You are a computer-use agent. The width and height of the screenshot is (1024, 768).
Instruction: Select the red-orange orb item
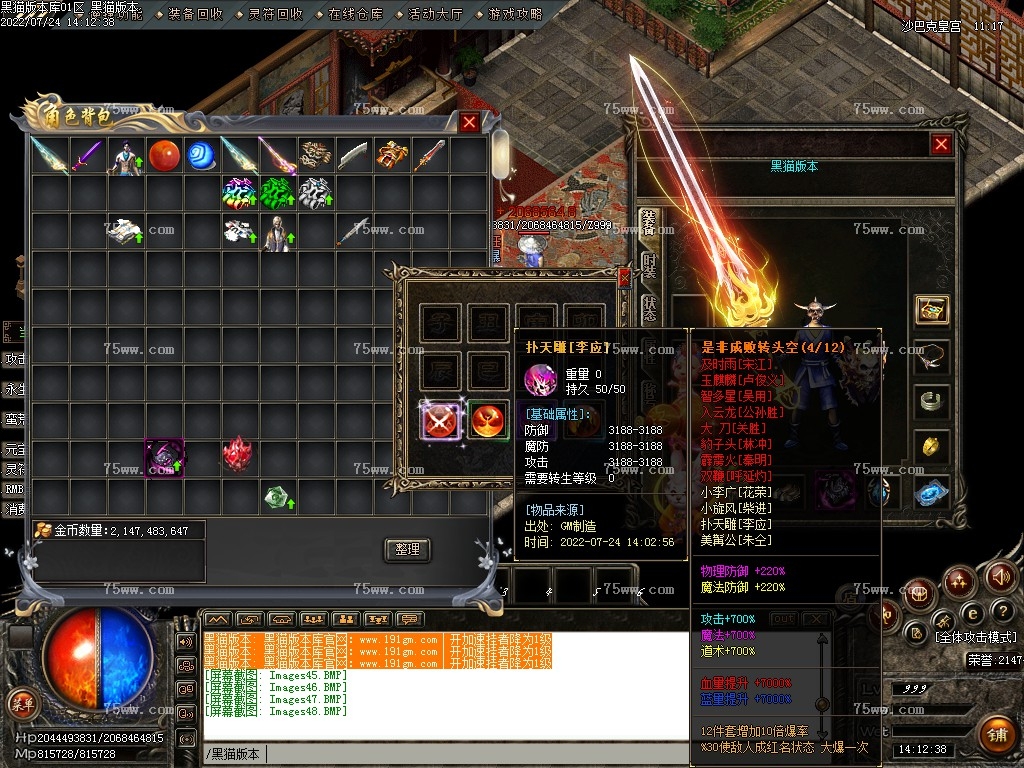(x=164, y=155)
